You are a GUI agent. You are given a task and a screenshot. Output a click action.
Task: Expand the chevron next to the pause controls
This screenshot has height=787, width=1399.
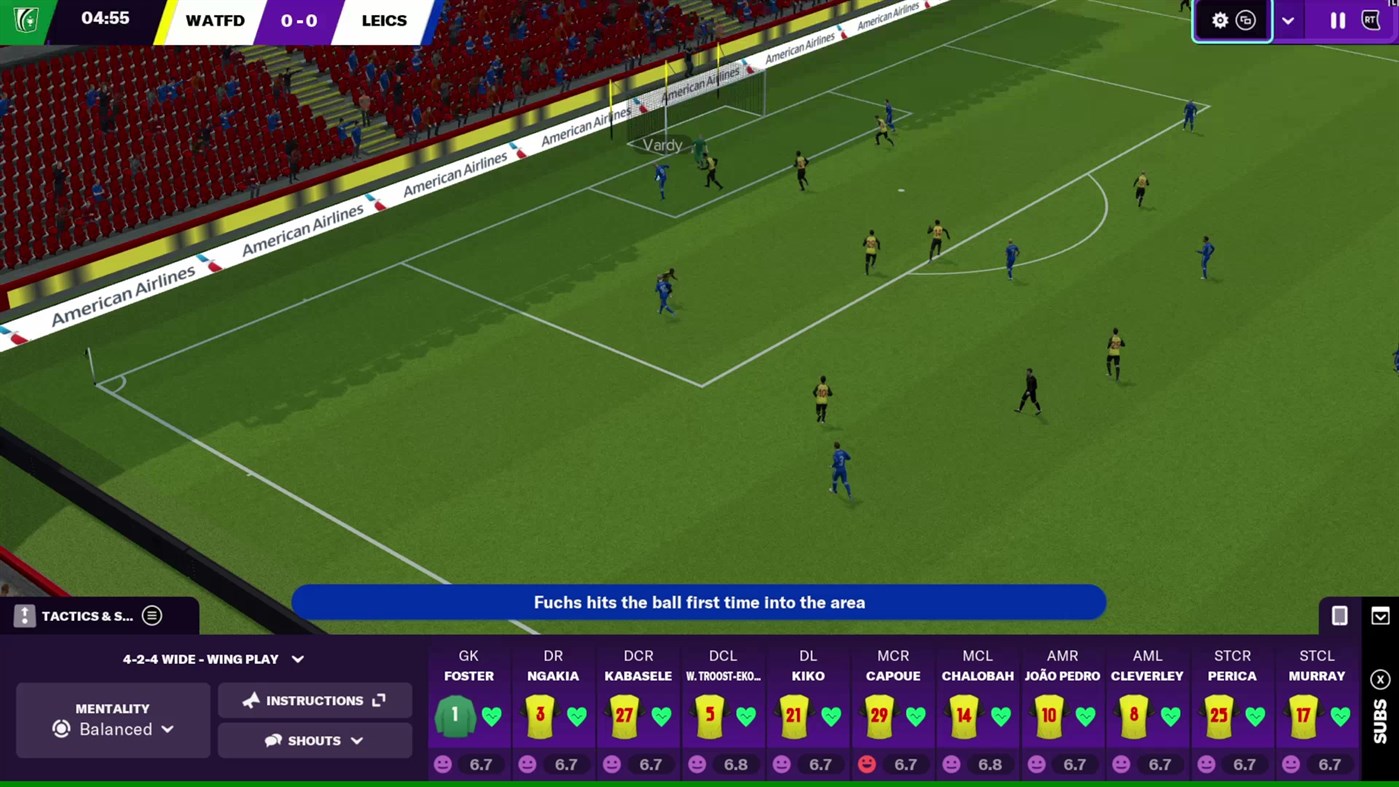click(x=1288, y=20)
